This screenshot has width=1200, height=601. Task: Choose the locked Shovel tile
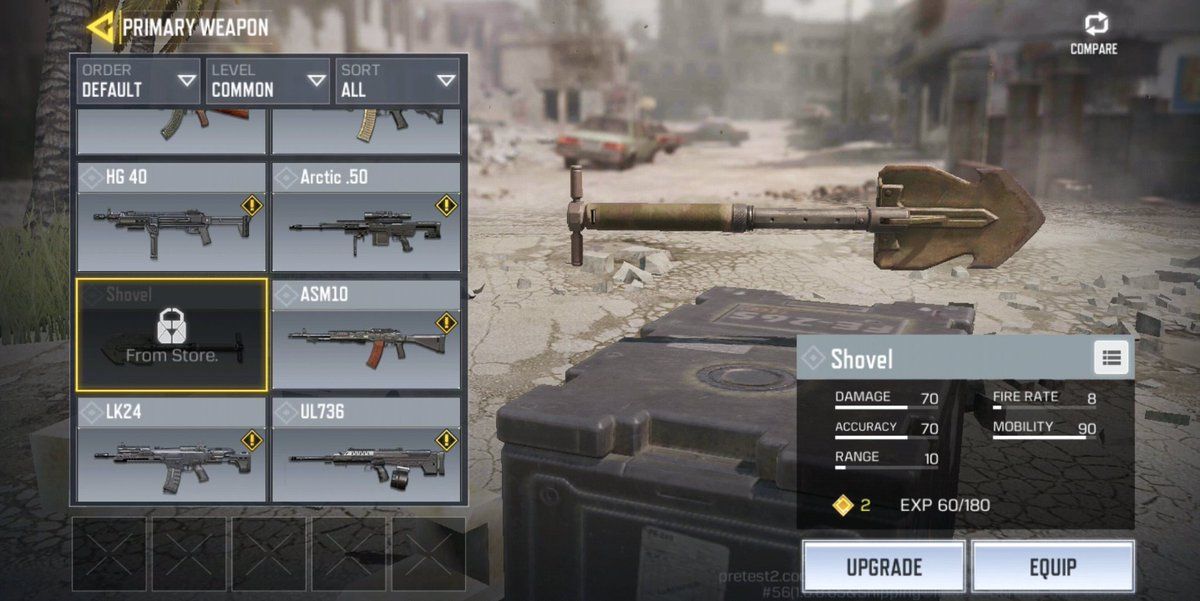[x=171, y=334]
